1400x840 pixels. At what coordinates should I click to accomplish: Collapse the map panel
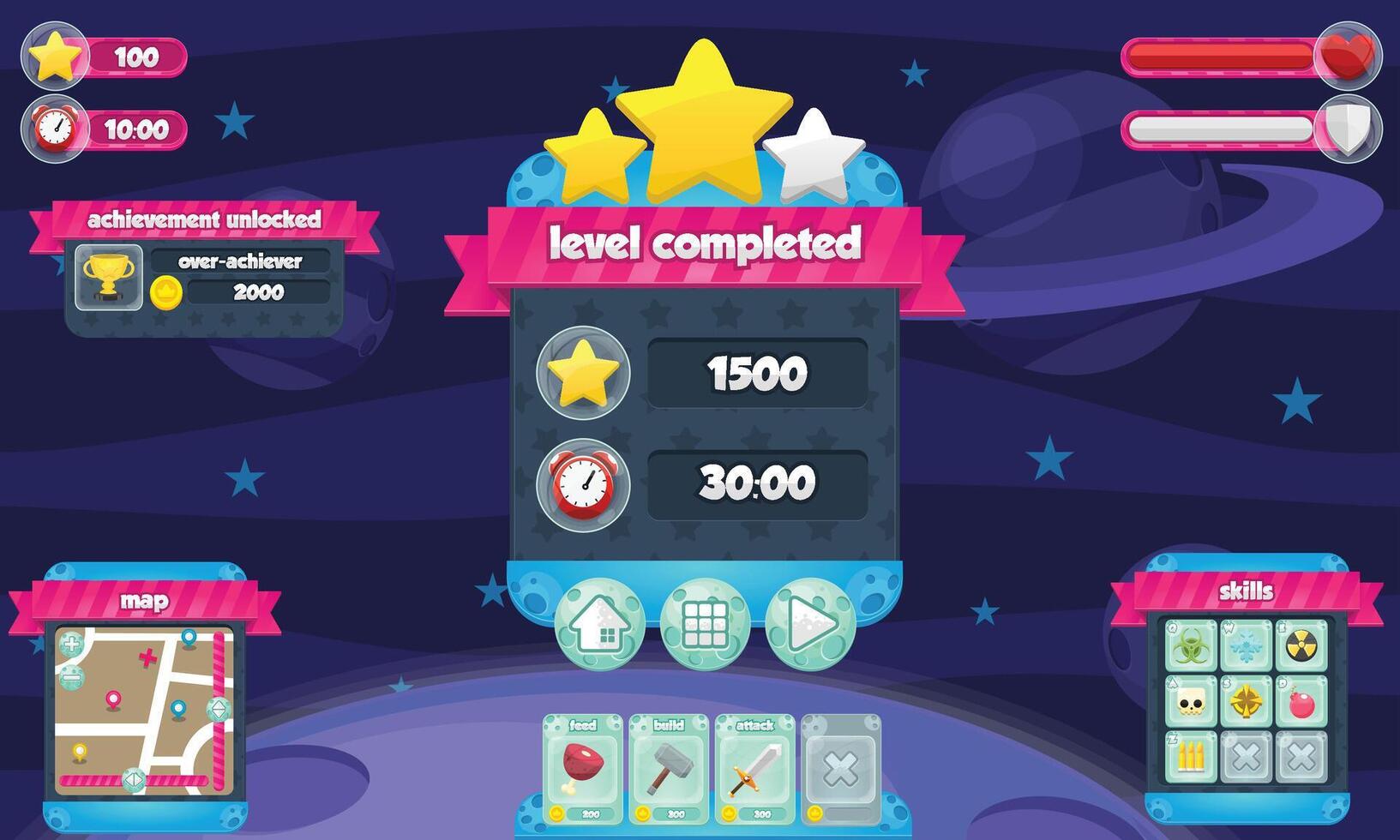[x=147, y=601]
